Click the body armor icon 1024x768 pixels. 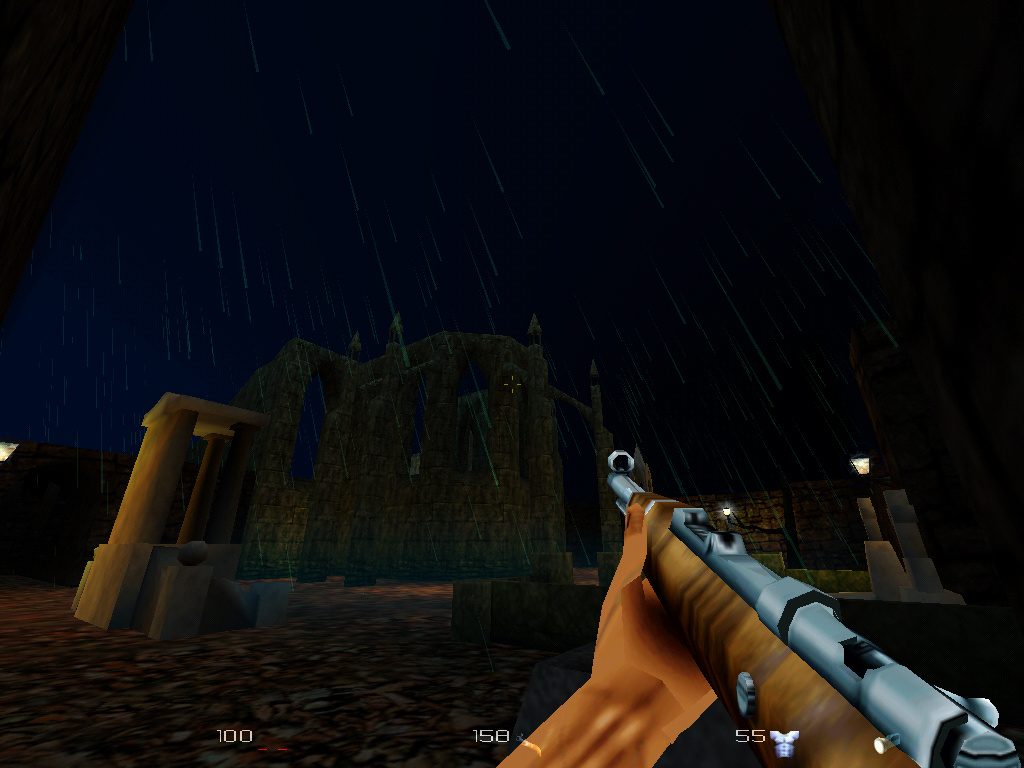click(x=784, y=739)
